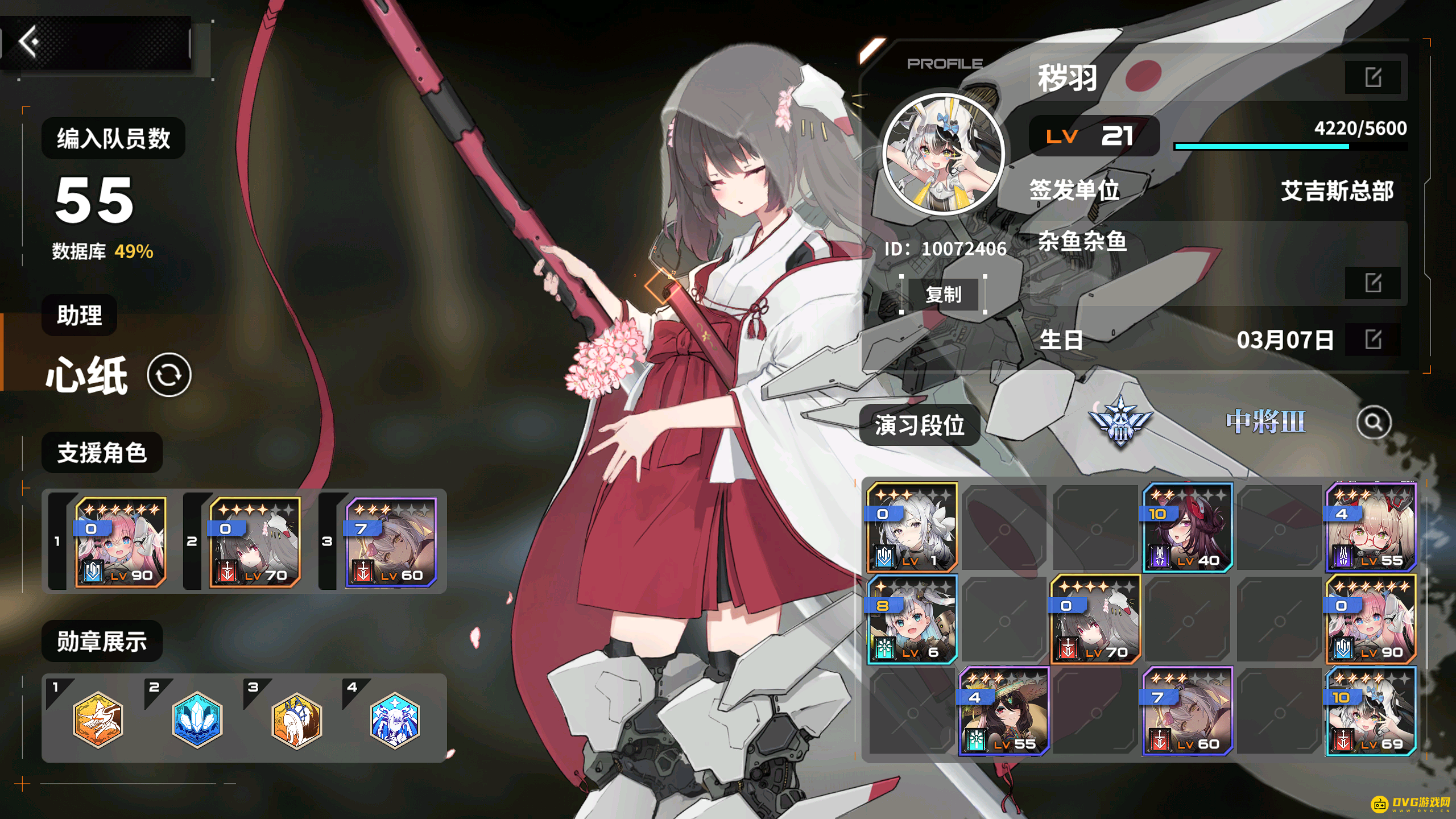The image size is (1456, 819).
Task: Switch assistant using refresh icon next to 心纸
Action: click(x=171, y=374)
